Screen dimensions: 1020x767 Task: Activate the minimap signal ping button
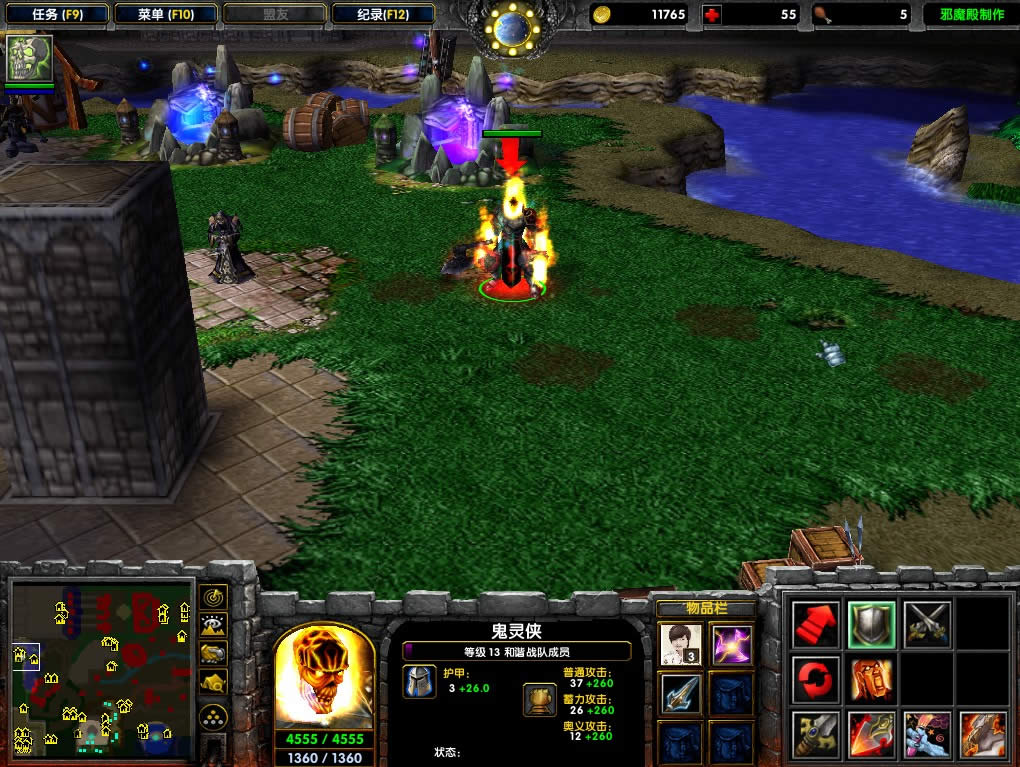(x=213, y=598)
